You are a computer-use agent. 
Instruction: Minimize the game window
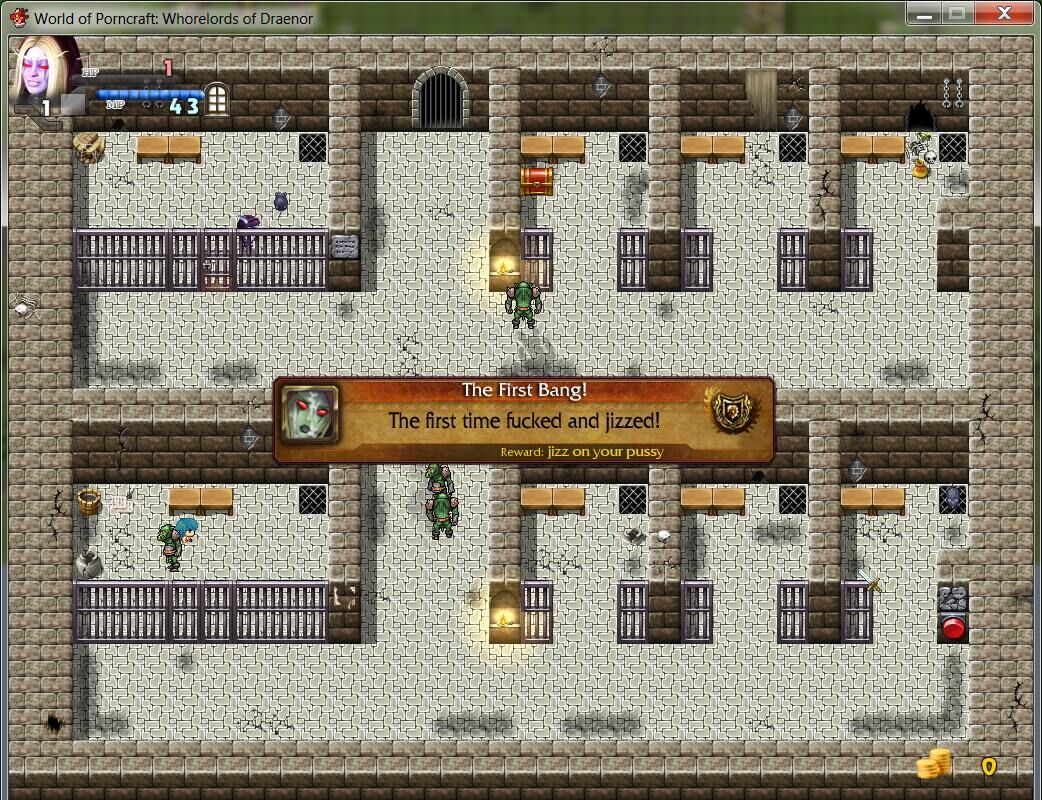click(925, 13)
